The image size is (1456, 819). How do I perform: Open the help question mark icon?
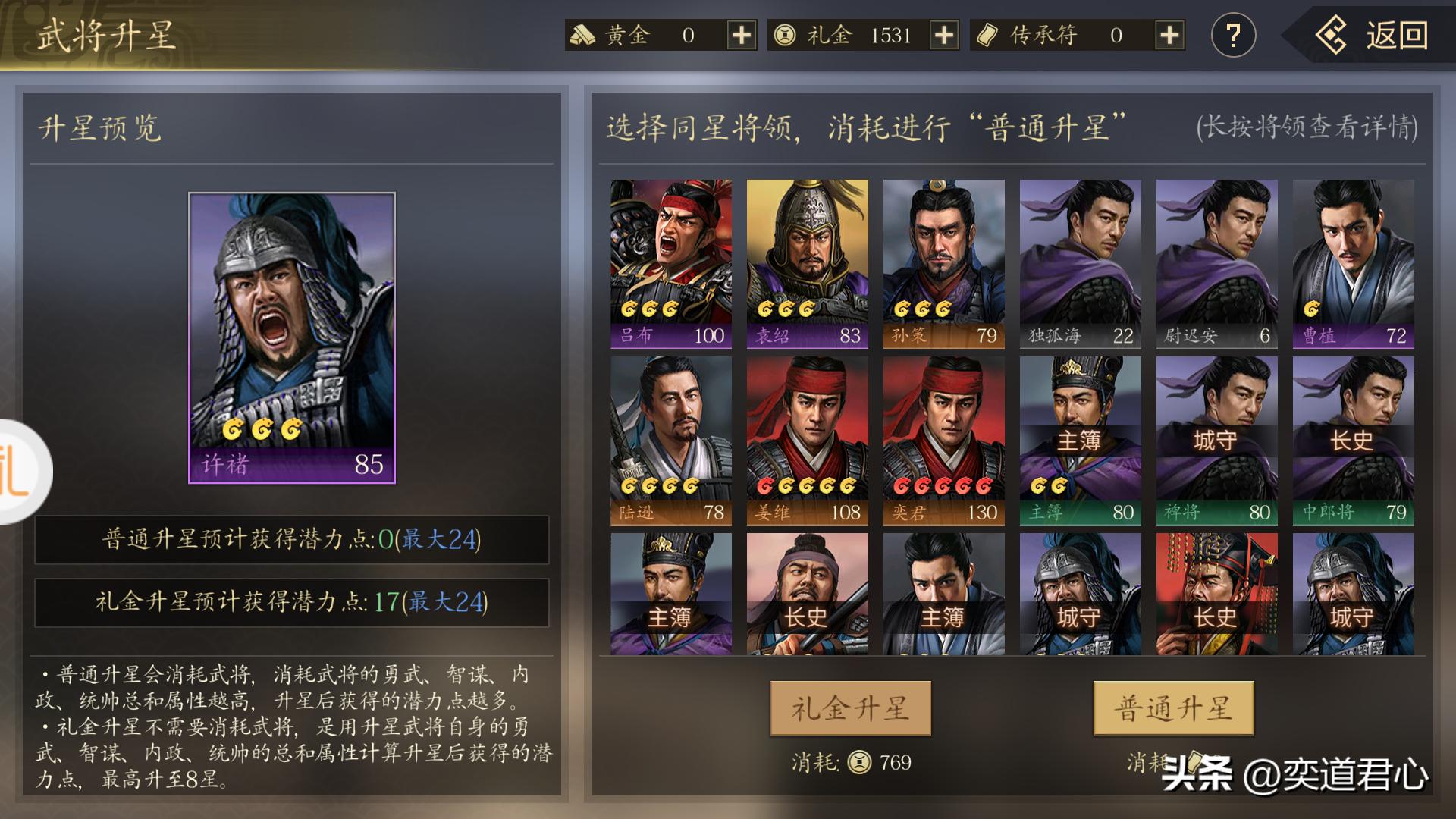point(1234,33)
